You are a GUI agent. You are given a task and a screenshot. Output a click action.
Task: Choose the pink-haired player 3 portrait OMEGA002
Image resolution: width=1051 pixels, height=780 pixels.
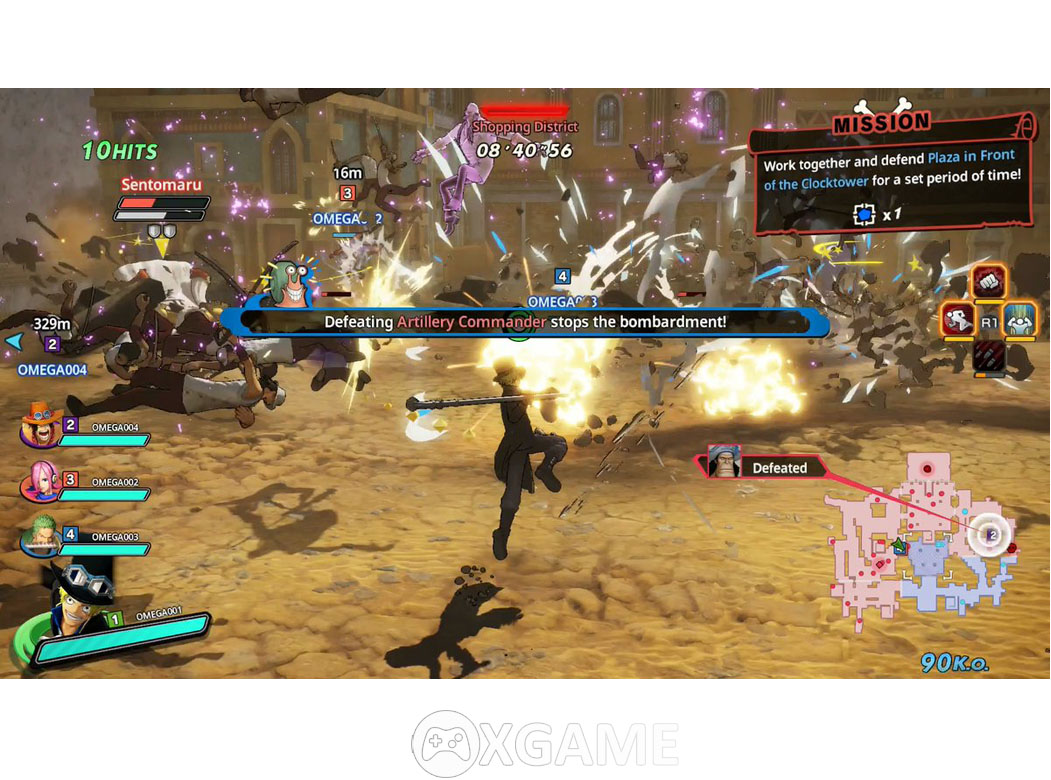(42, 483)
